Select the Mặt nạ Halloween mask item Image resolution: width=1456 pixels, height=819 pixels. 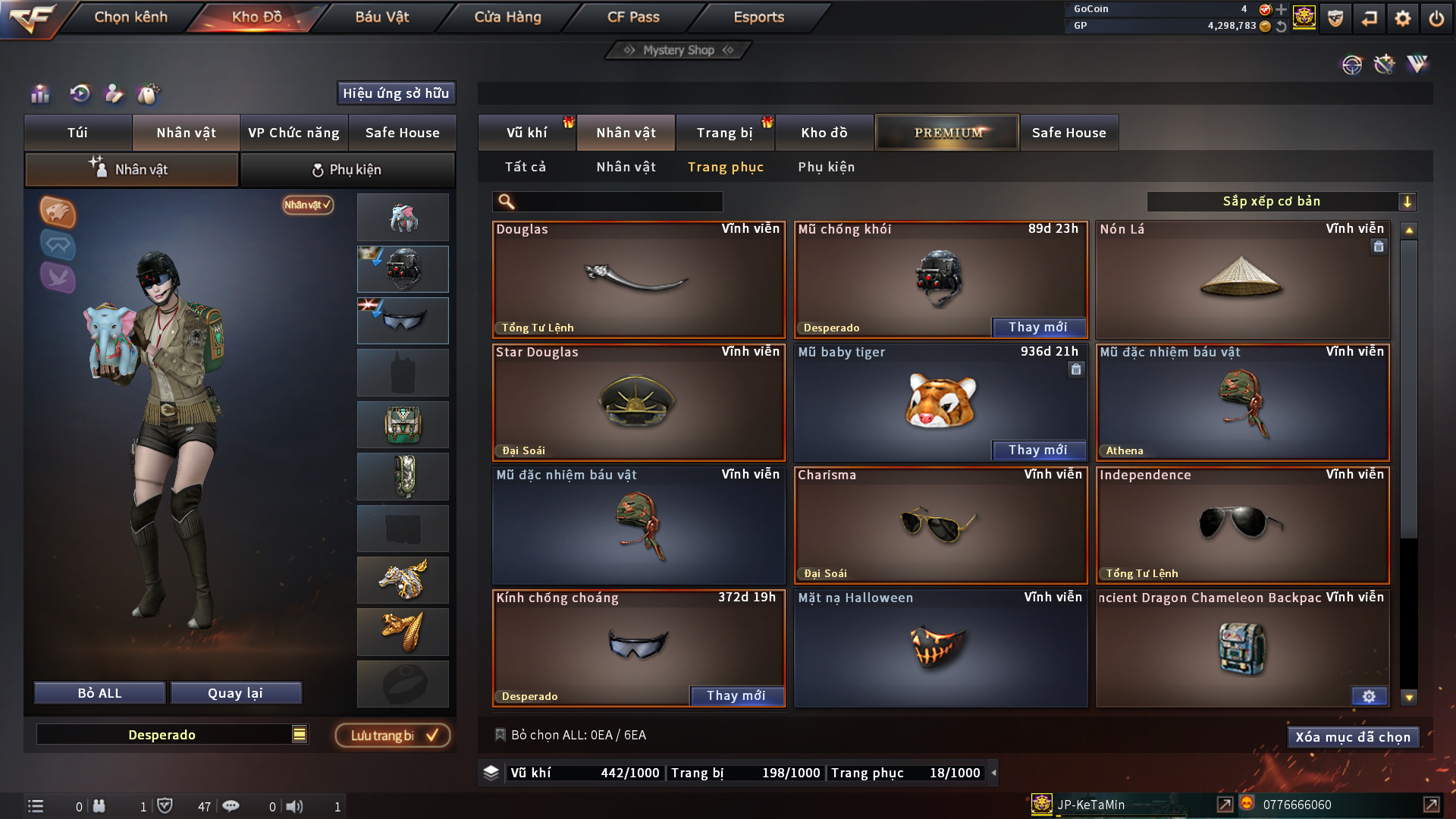940,648
